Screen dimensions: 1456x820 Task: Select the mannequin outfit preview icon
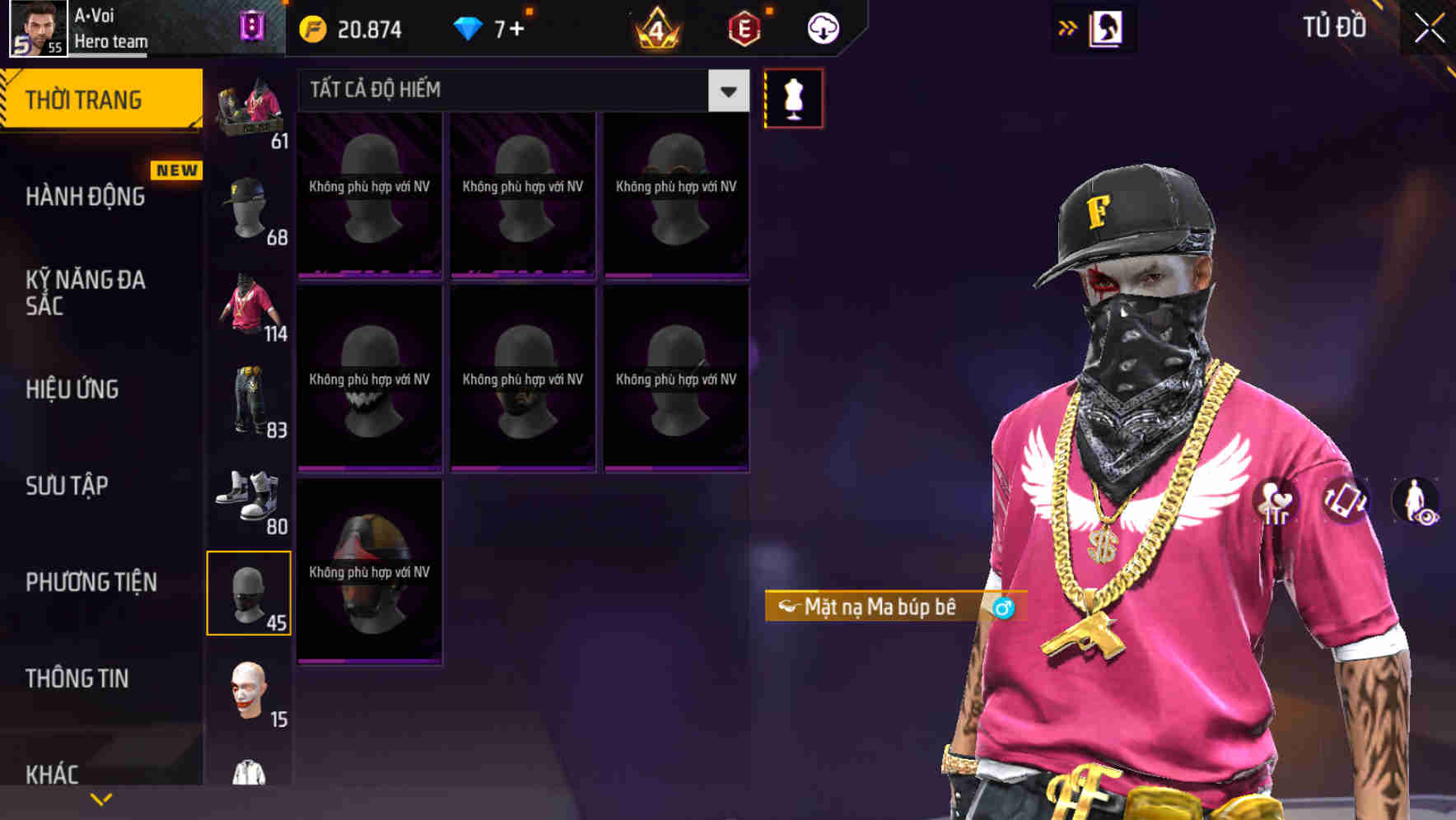(793, 98)
